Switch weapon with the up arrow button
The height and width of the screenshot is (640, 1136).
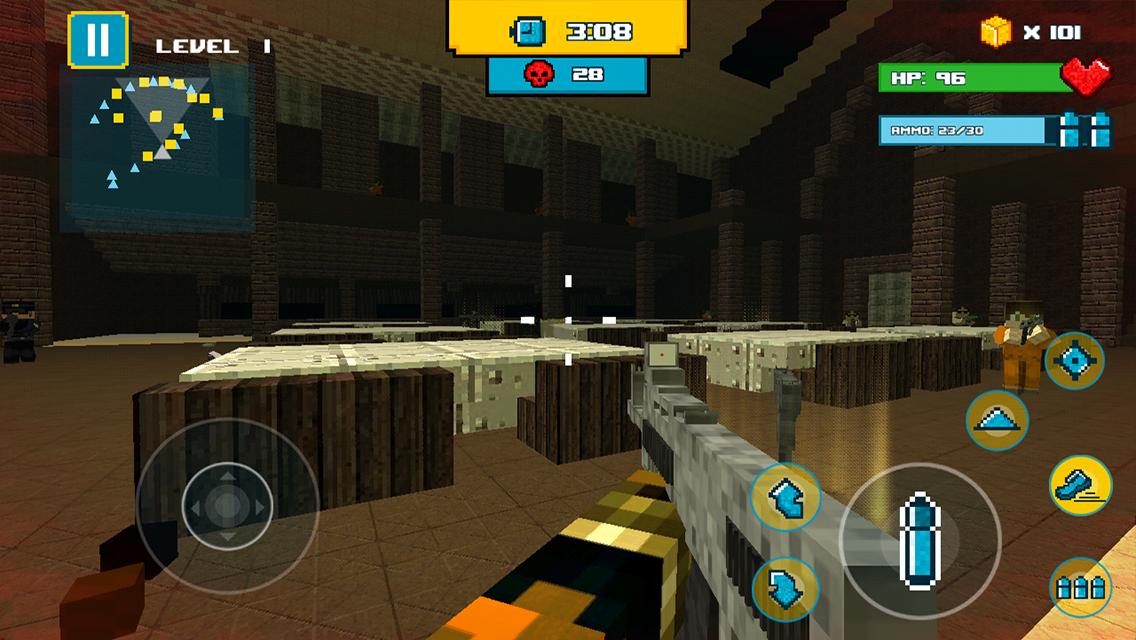tap(785, 497)
